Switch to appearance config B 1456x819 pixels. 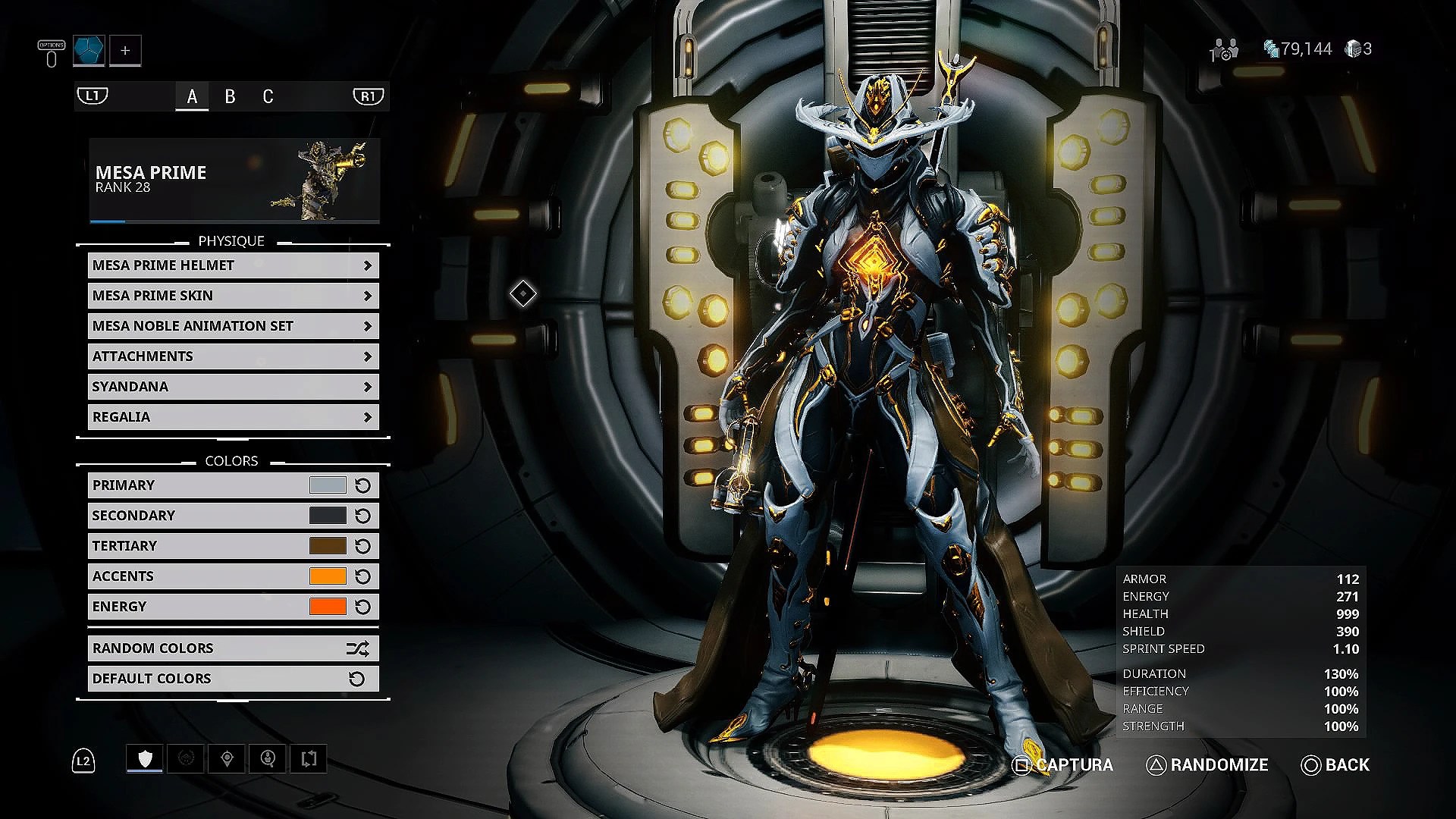pos(230,97)
